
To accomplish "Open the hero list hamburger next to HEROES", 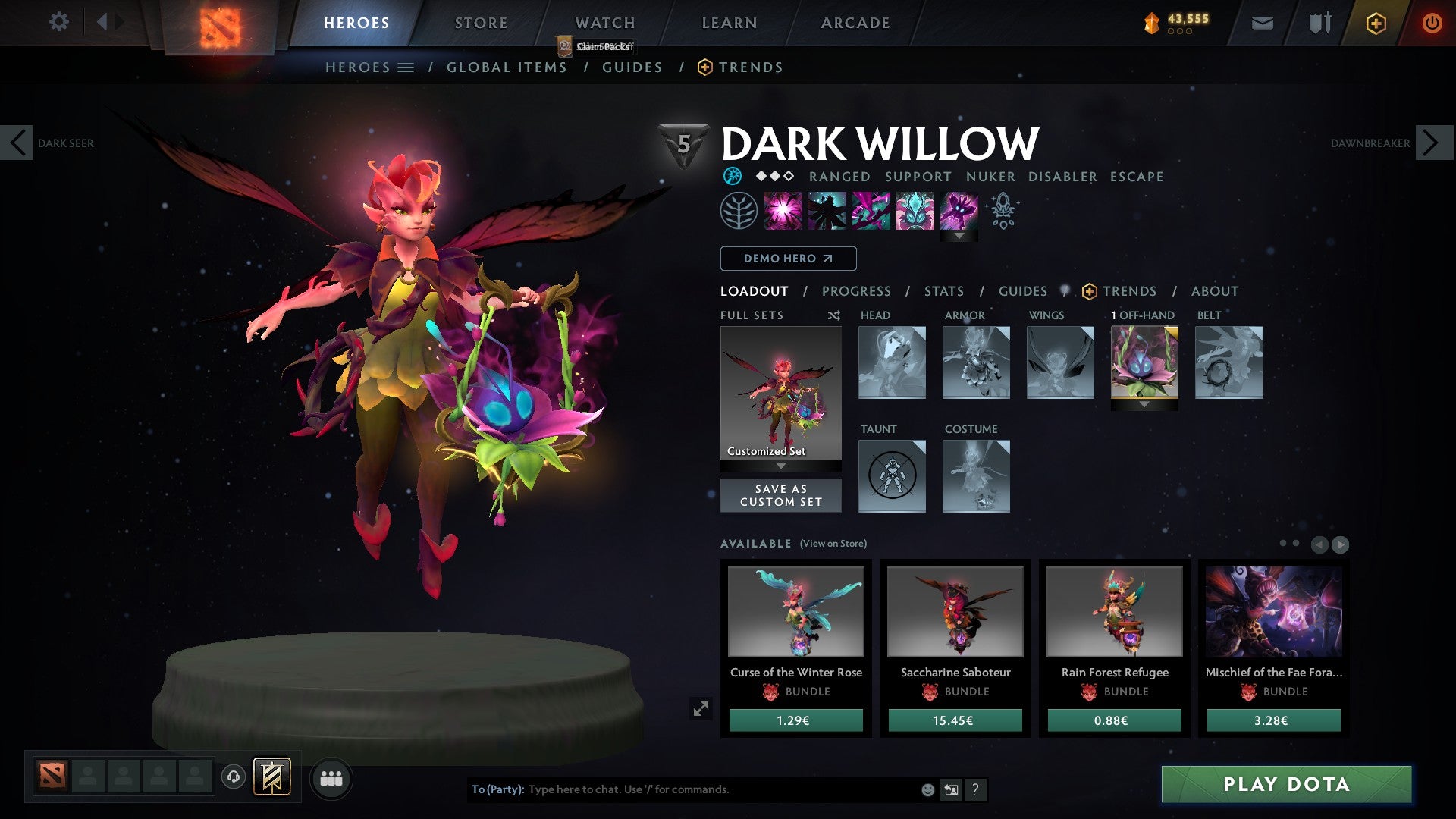I will pos(406,67).
